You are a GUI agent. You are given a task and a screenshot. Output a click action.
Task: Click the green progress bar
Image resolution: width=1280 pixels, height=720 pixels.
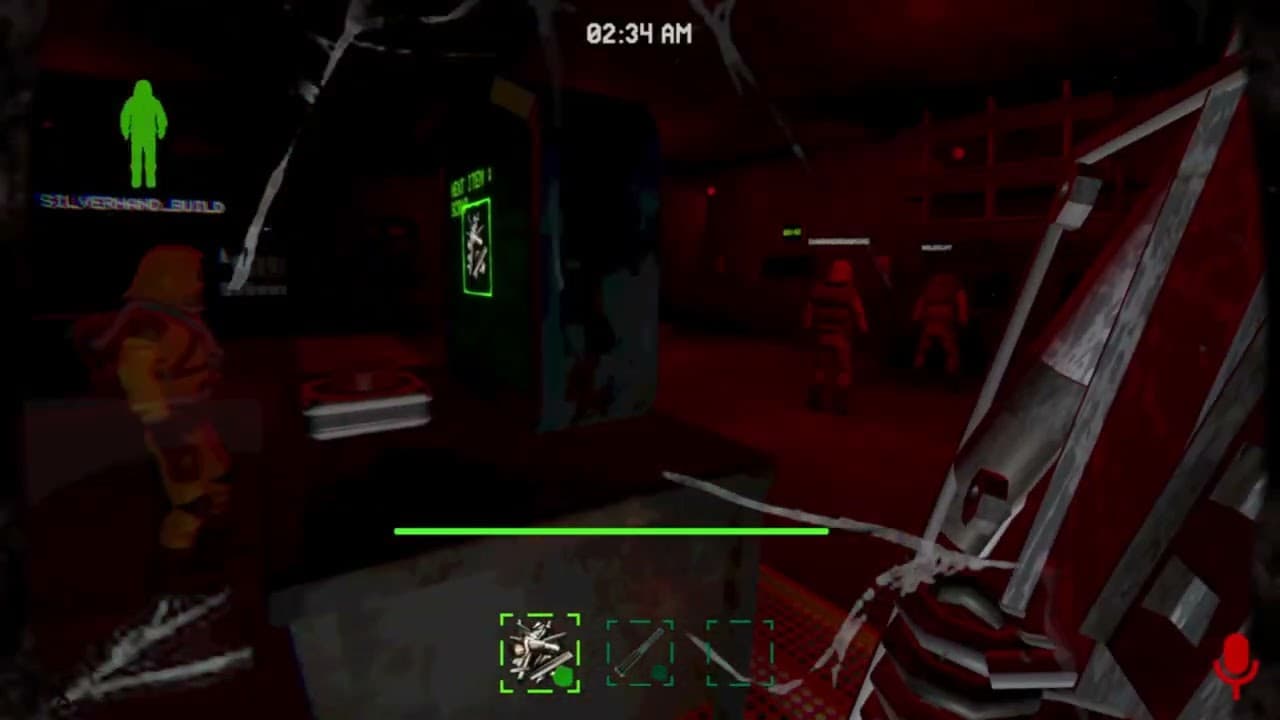[612, 531]
